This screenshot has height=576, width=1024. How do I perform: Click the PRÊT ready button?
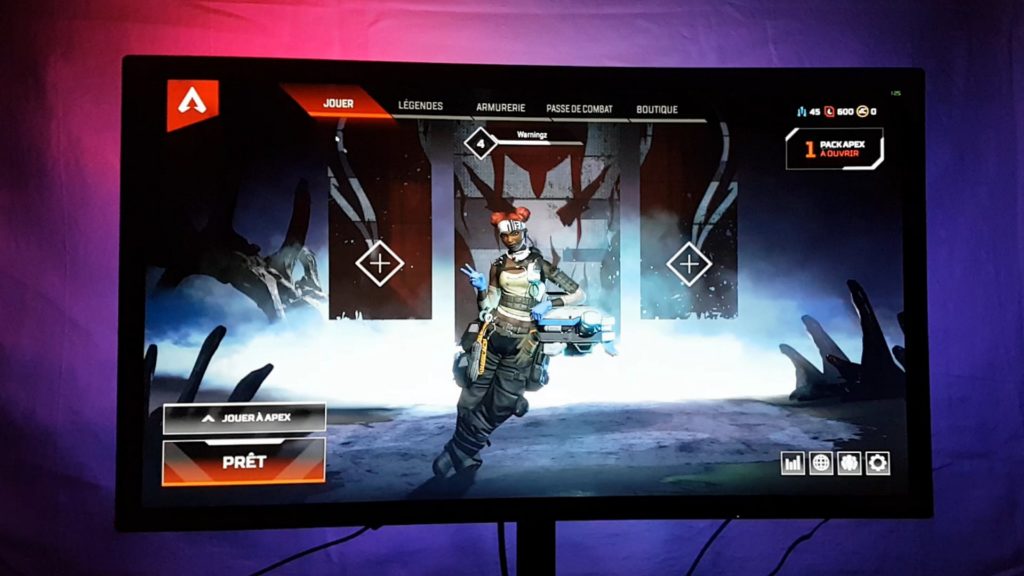tap(243, 463)
